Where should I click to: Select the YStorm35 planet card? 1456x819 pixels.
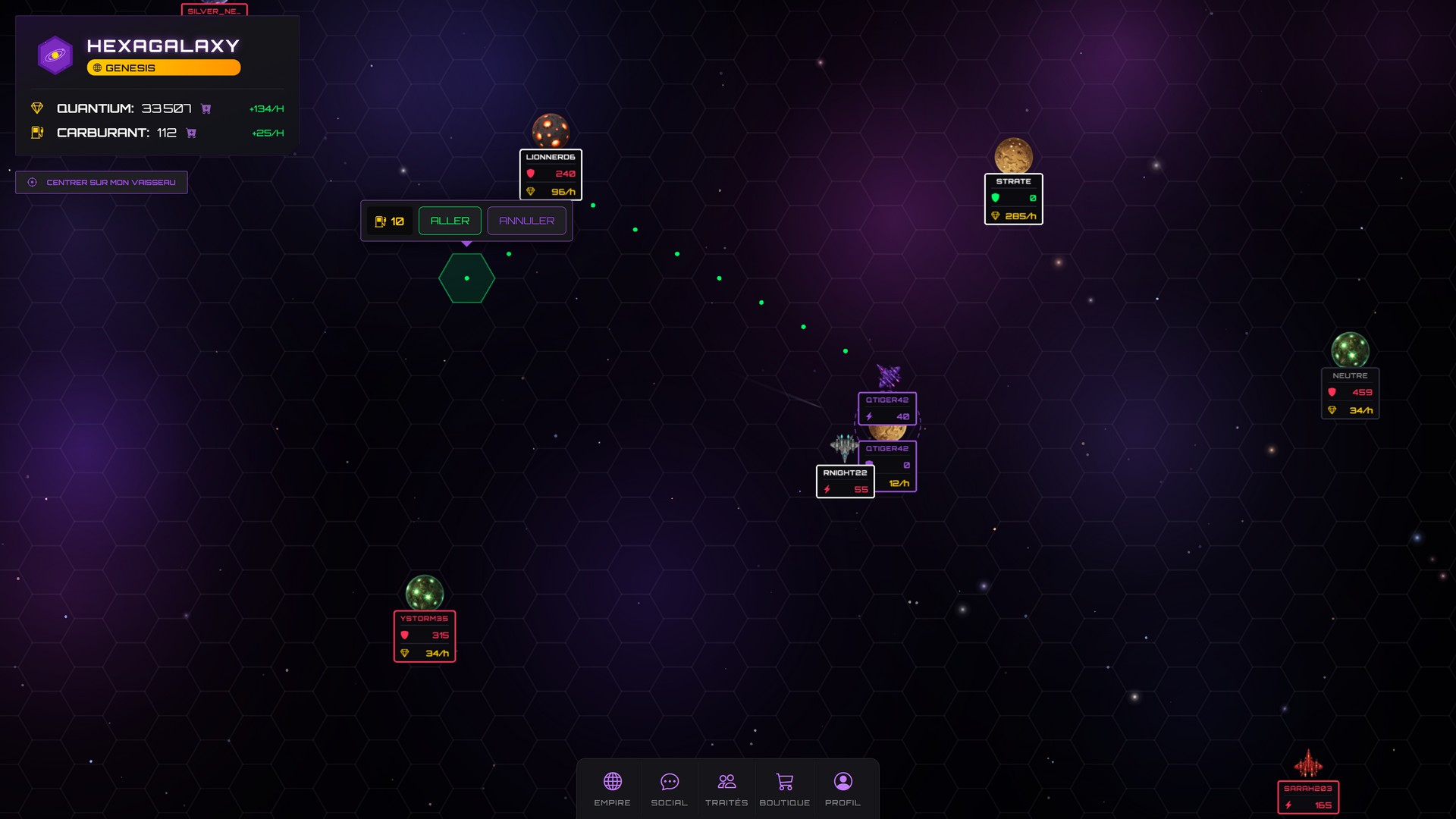coord(425,635)
